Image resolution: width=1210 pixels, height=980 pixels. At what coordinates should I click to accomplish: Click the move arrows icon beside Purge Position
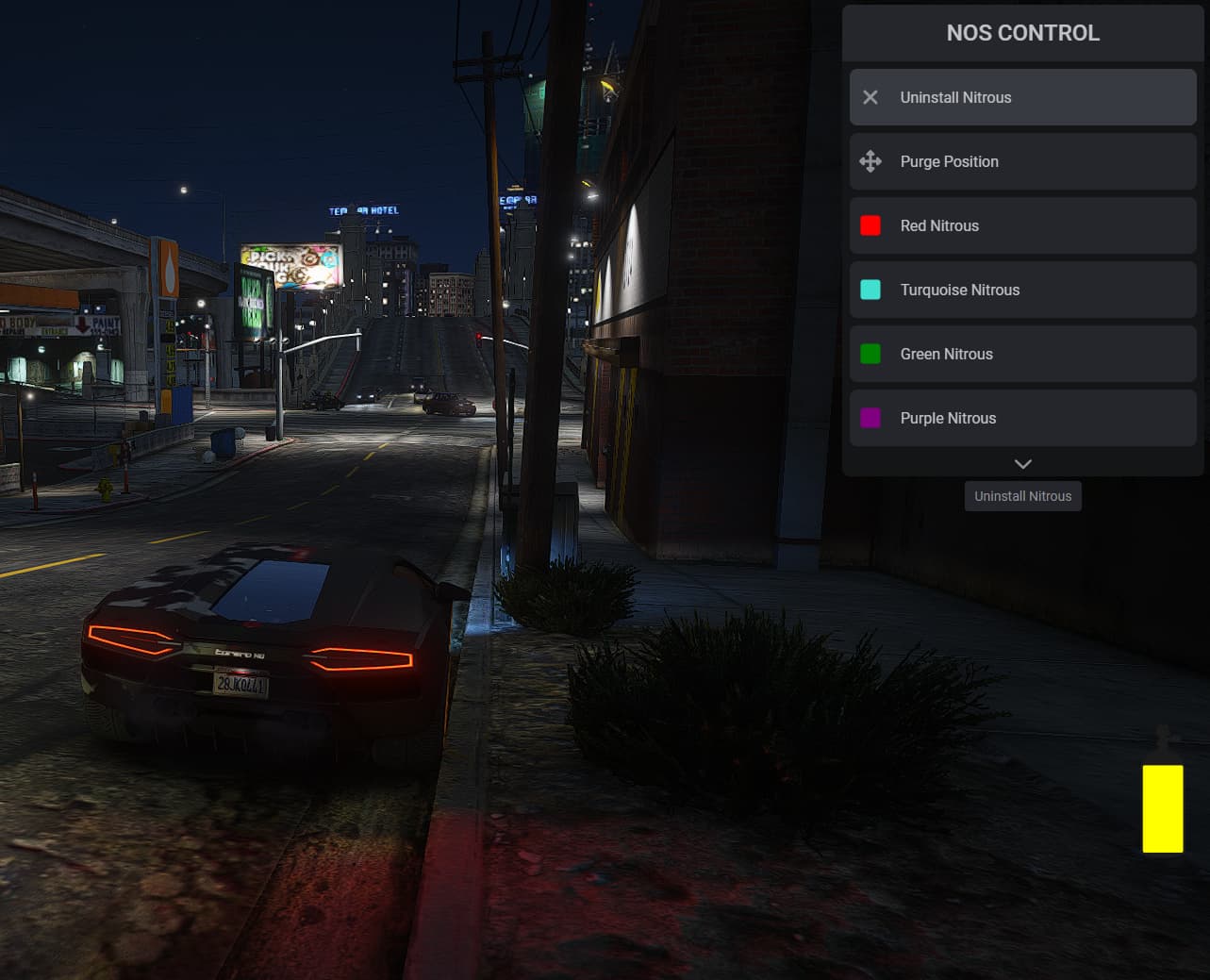coord(870,161)
